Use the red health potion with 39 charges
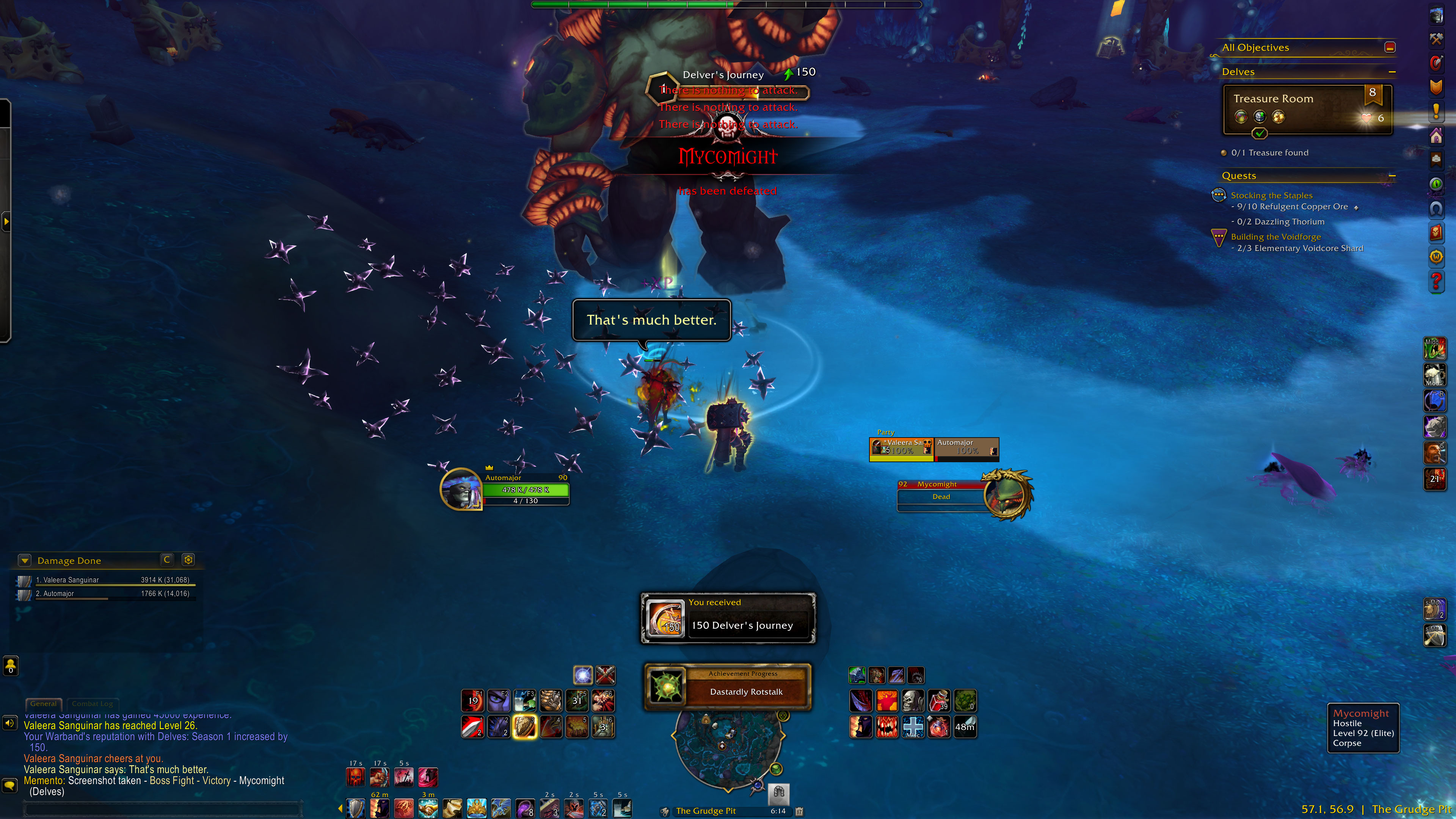 (x=939, y=701)
